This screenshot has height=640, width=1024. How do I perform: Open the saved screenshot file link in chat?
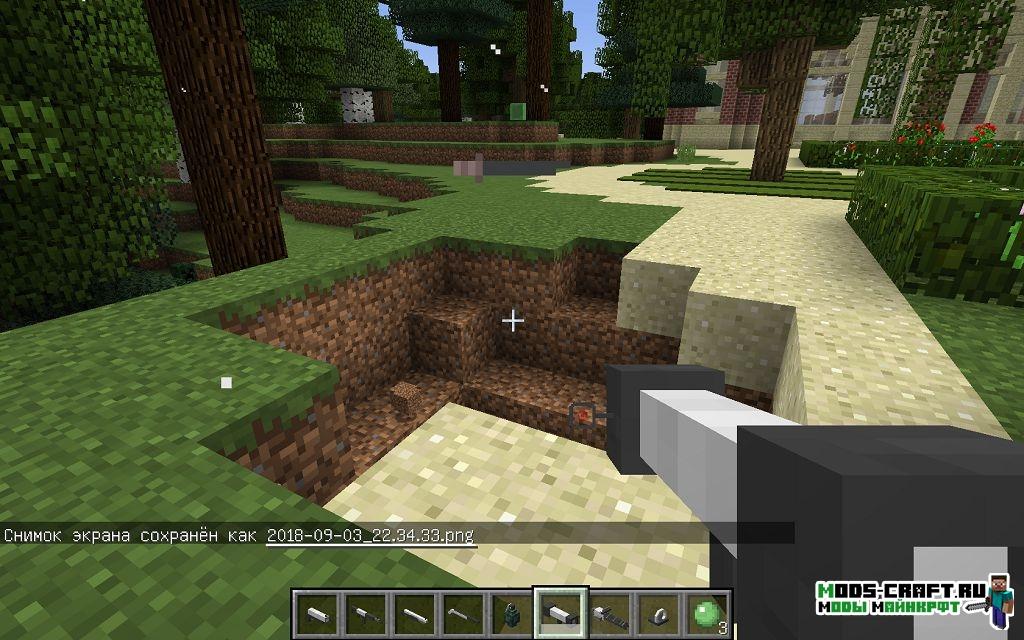pos(370,535)
